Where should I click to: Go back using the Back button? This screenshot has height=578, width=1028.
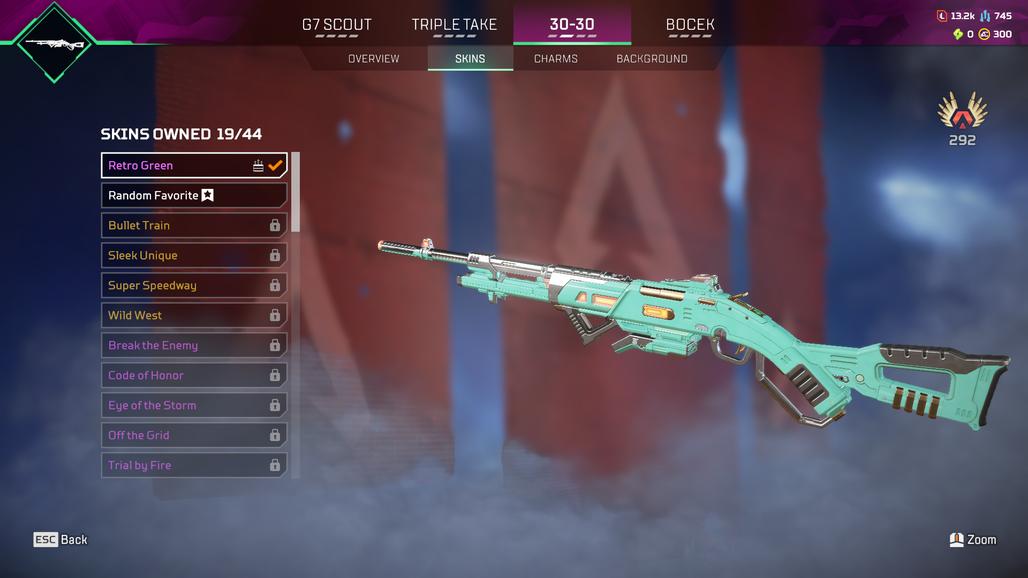click(61, 540)
